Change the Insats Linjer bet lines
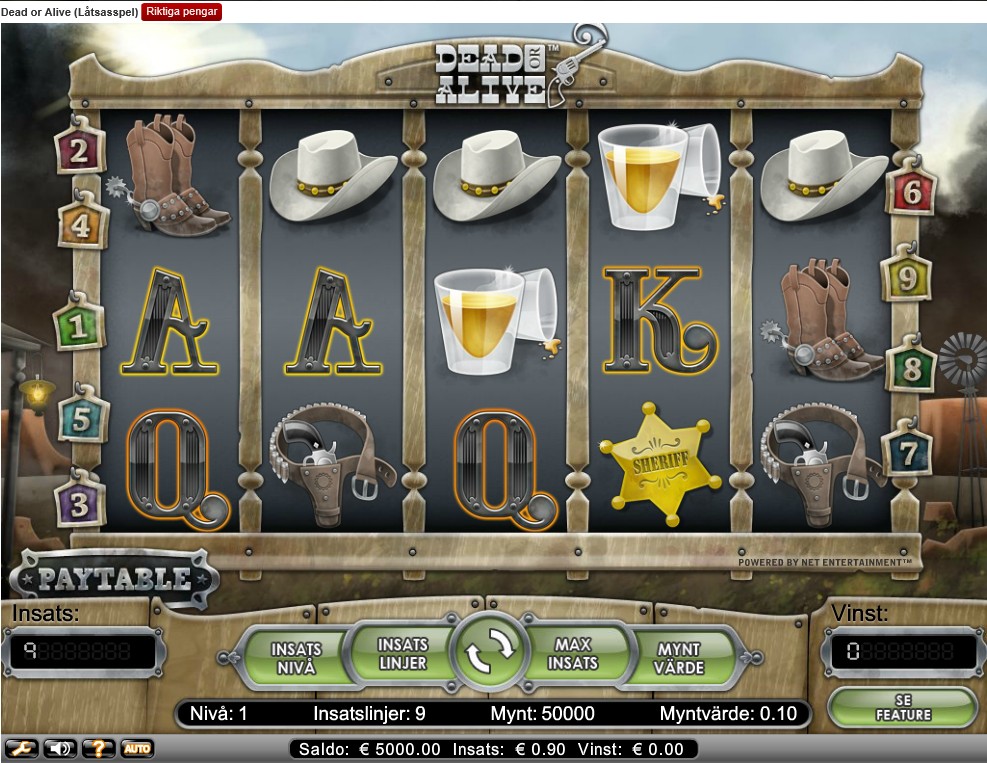The width and height of the screenshot is (987, 763). tap(402, 654)
